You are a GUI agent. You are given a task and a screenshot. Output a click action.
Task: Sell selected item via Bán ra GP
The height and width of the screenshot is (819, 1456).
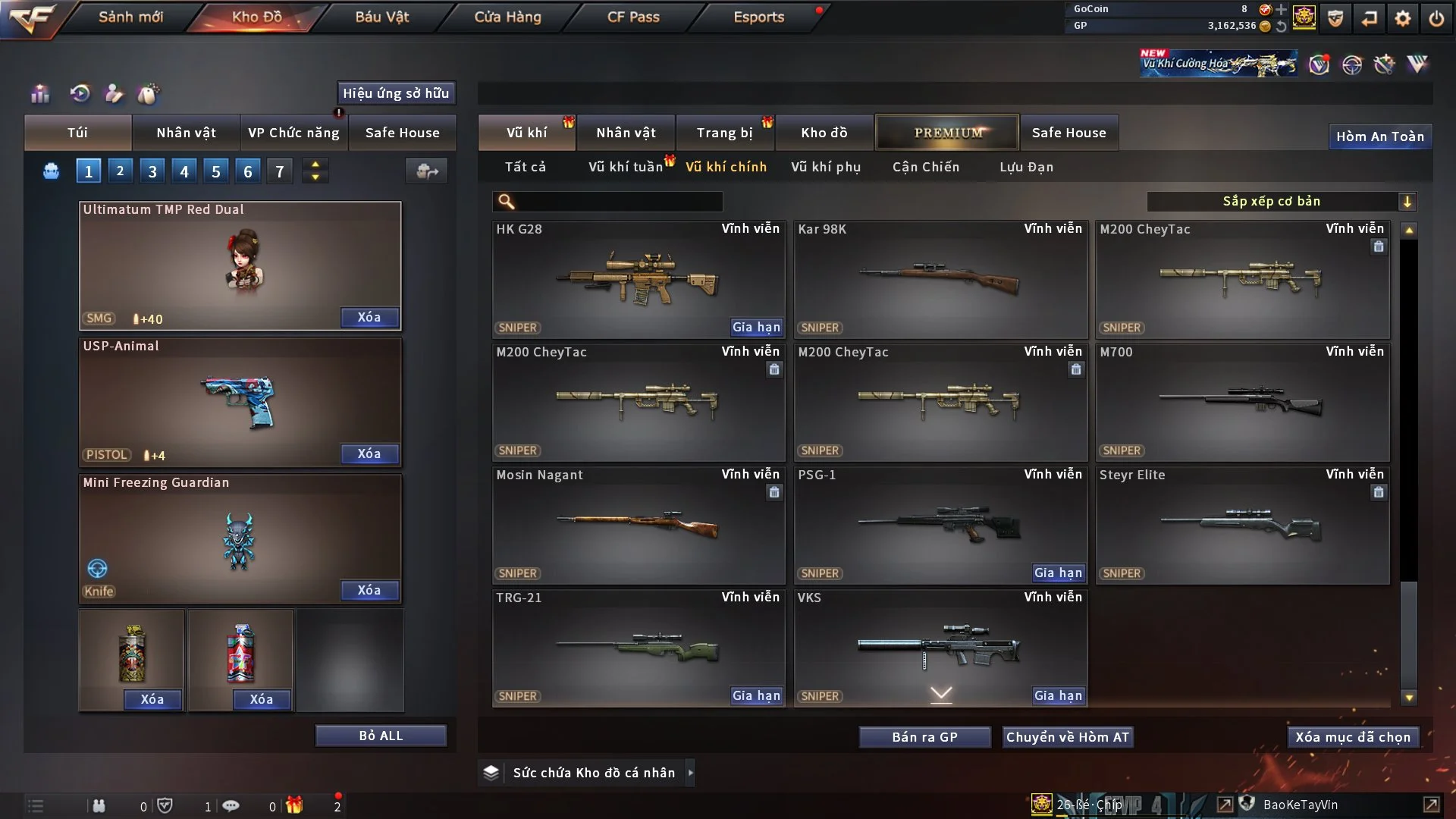[x=924, y=737]
